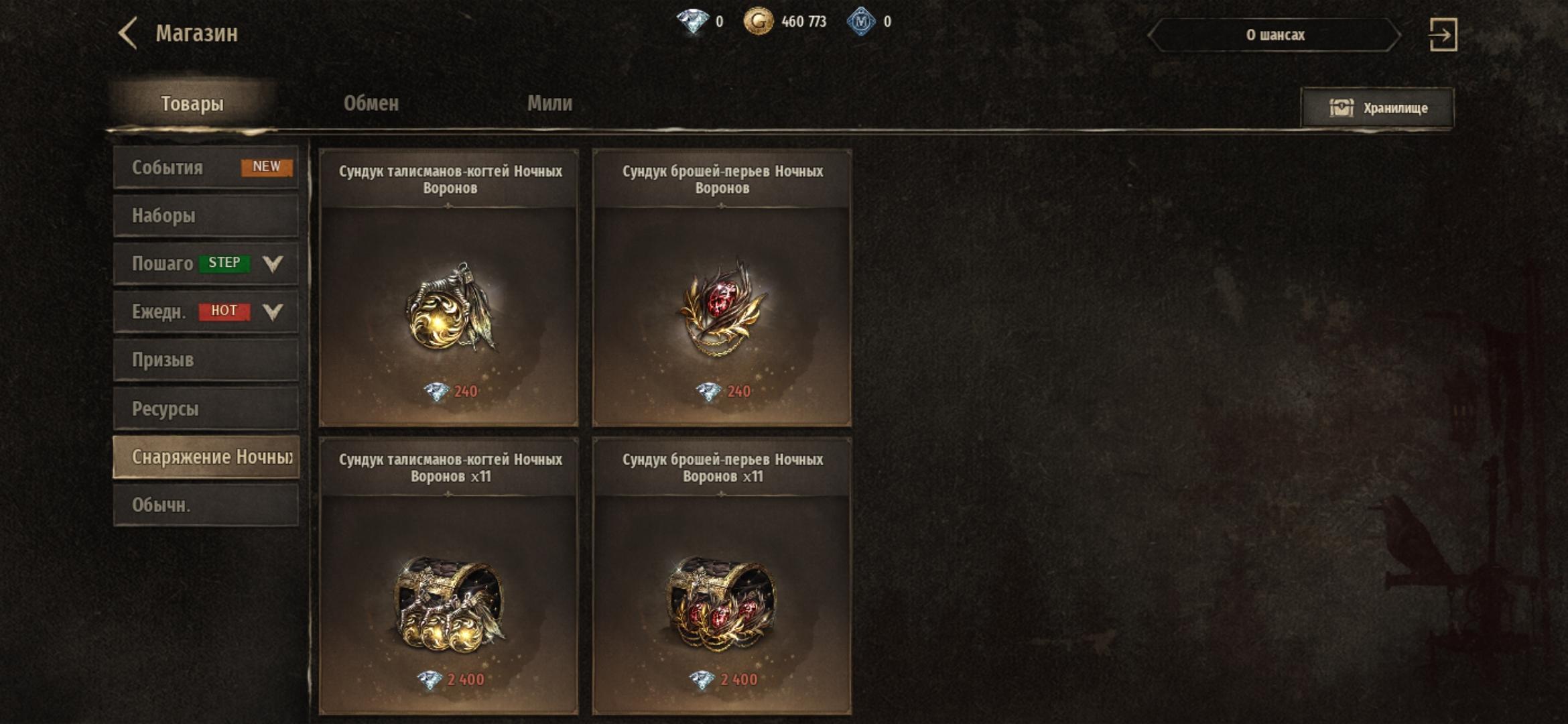Open the Ресурсы category

206,408
